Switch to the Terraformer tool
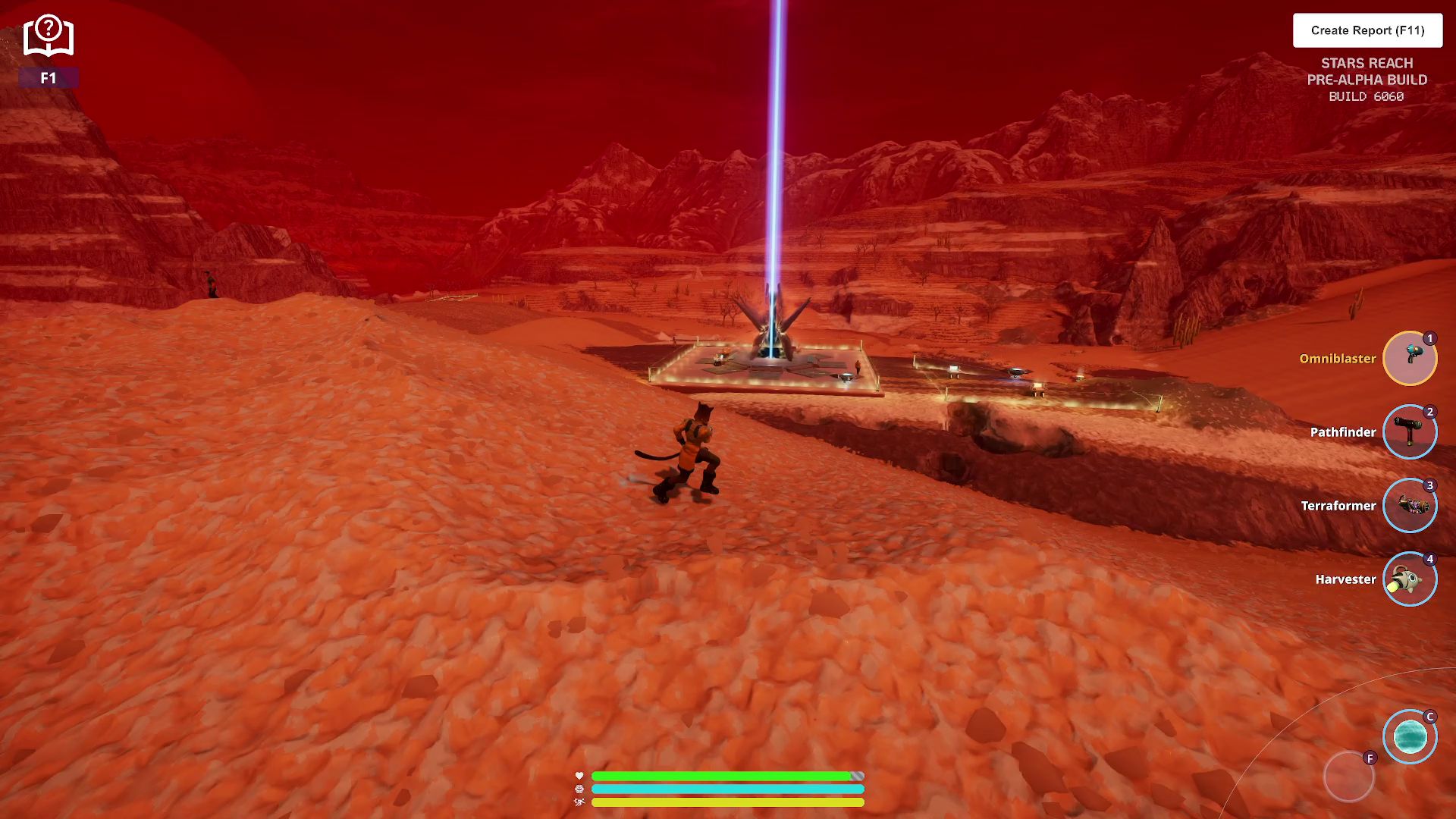This screenshot has height=819, width=1456. click(1409, 505)
